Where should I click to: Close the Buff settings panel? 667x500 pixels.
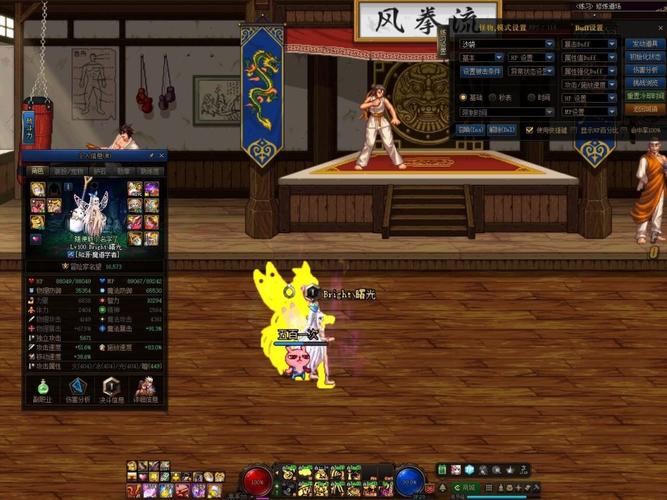coord(661,28)
